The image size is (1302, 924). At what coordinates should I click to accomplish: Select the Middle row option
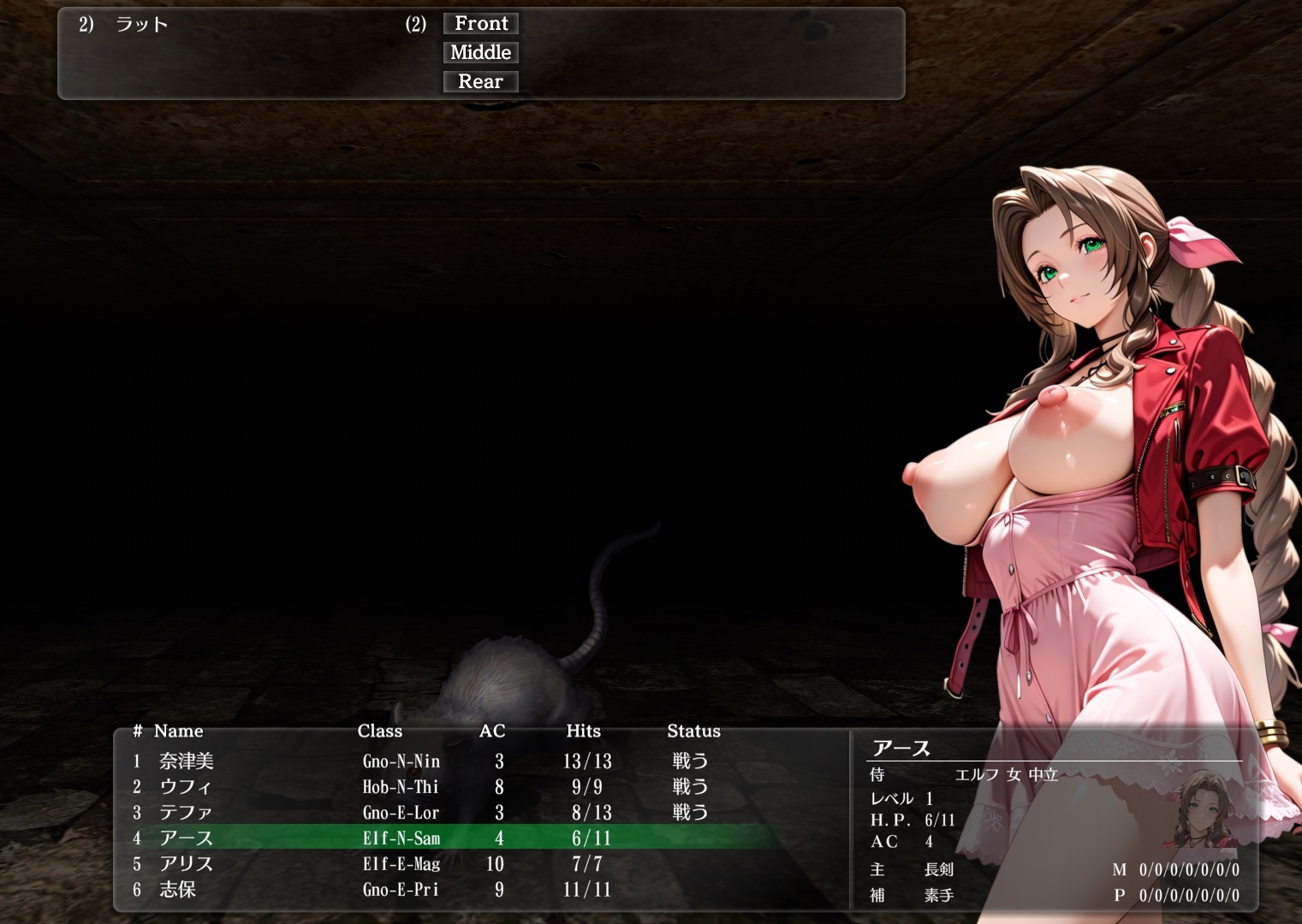(x=481, y=53)
